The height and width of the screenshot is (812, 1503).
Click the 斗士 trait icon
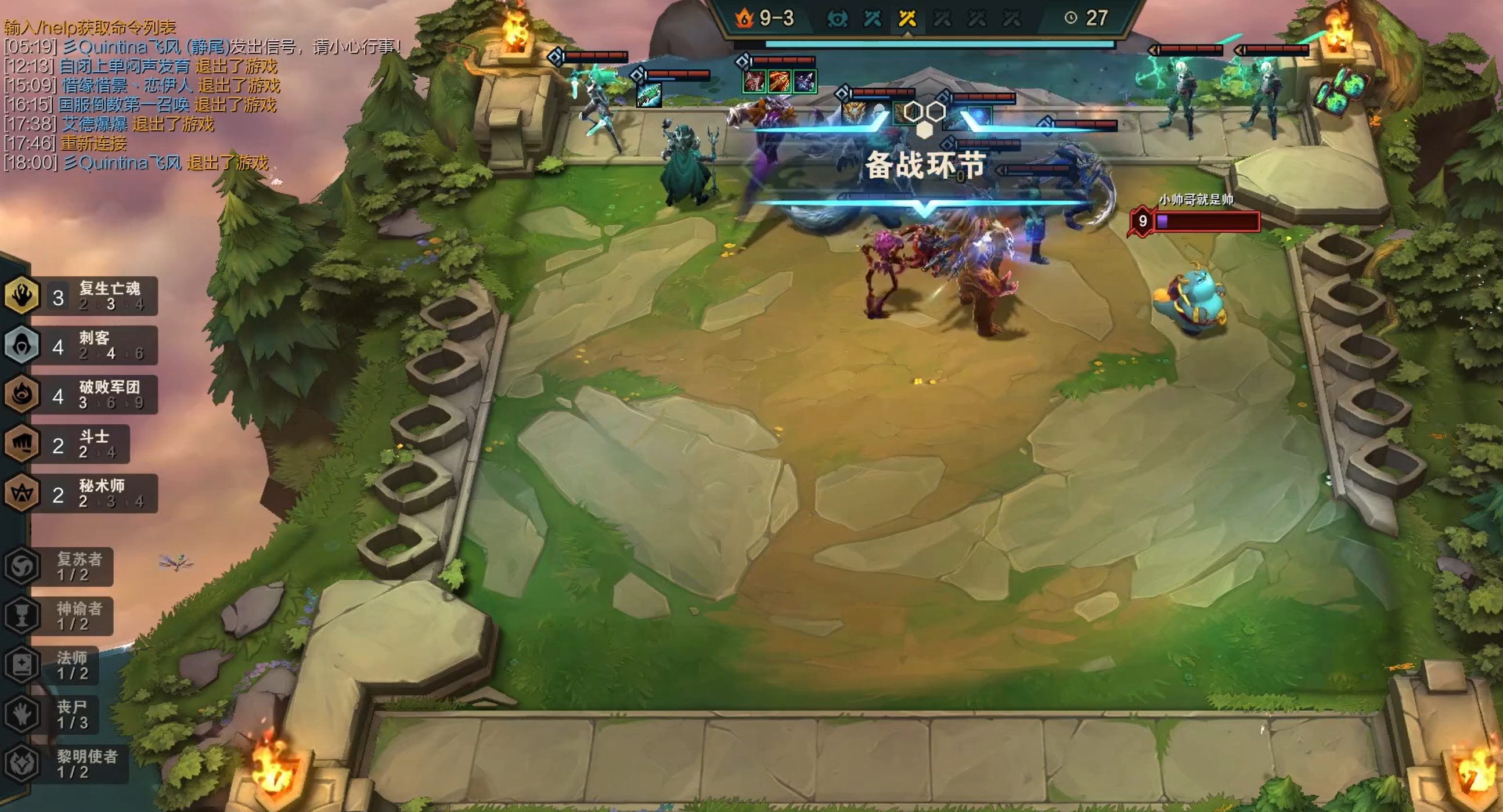(x=22, y=444)
